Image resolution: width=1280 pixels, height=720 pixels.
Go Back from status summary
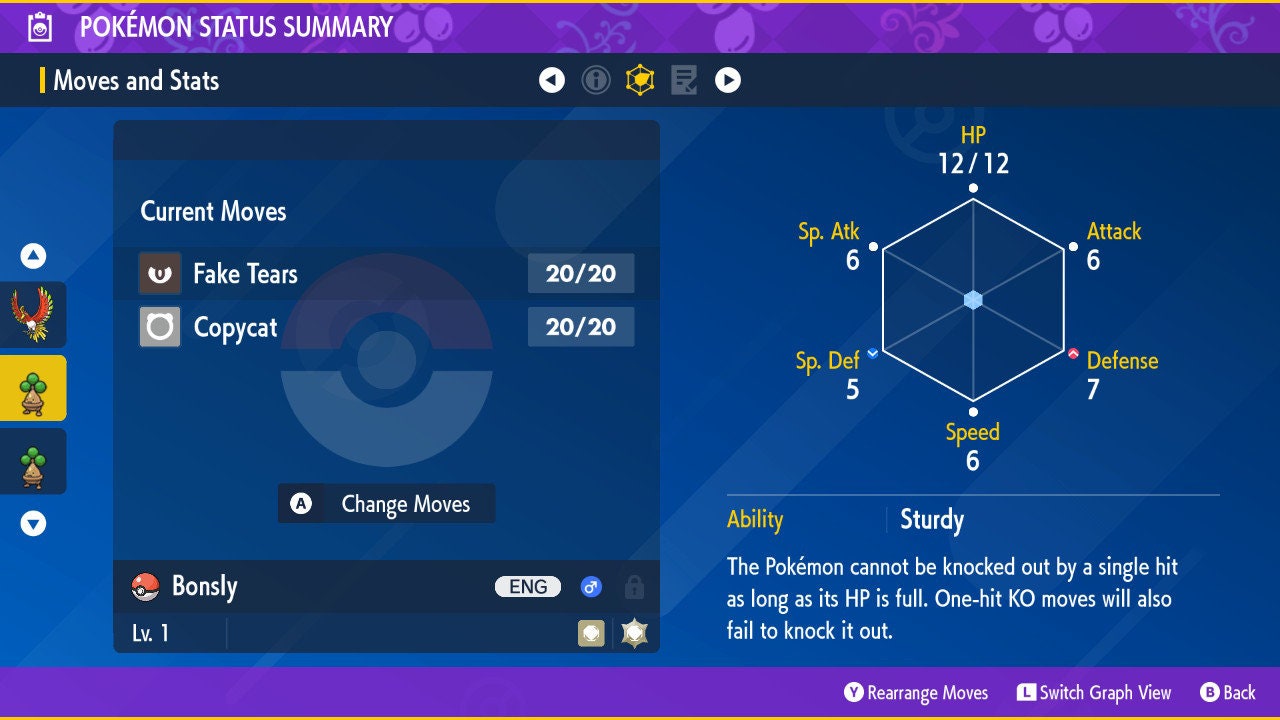[x=1227, y=692]
